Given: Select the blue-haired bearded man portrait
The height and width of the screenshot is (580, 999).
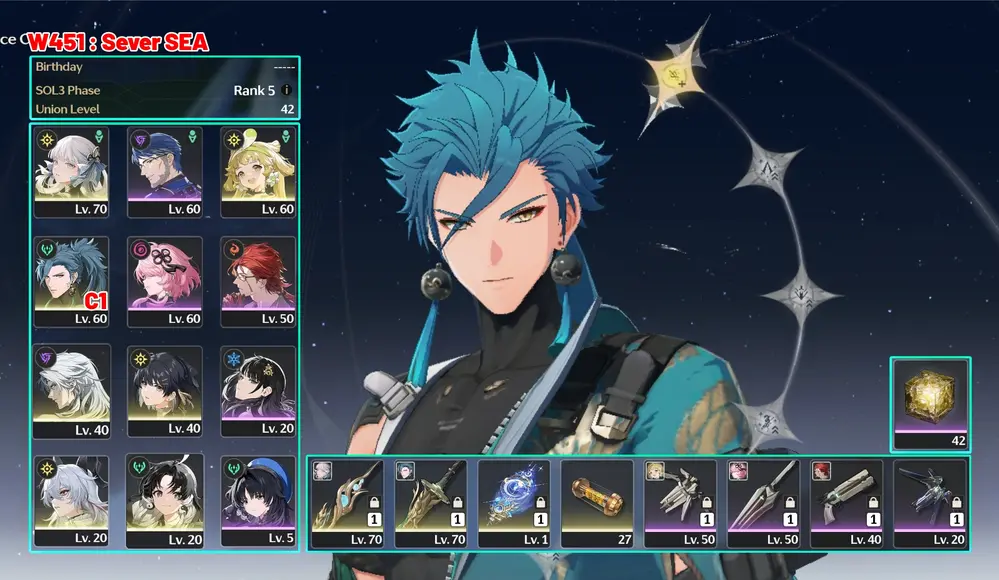Looking at the screenshot, I should pos(165,171).
